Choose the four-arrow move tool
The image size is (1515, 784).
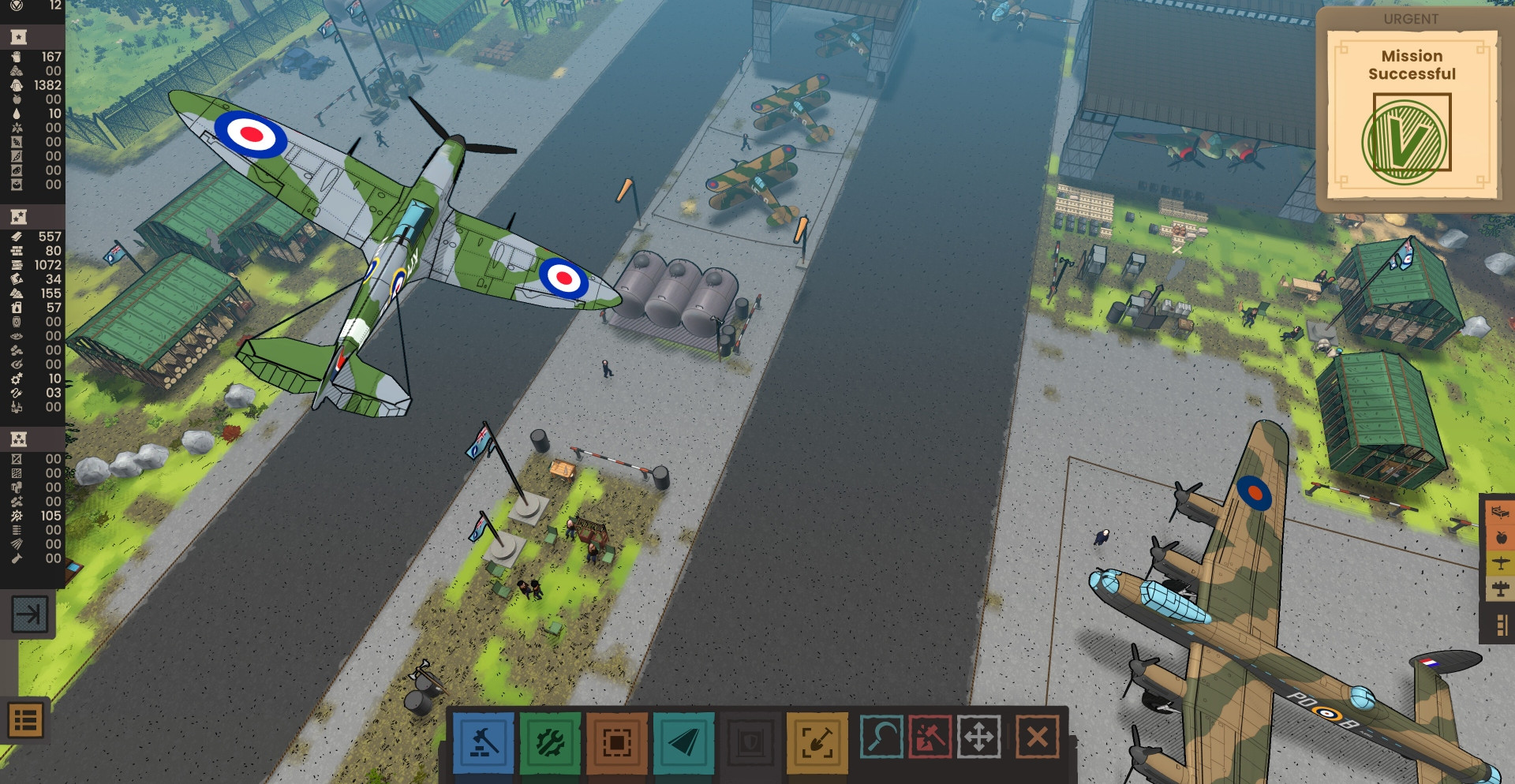[x=979, y=737]
